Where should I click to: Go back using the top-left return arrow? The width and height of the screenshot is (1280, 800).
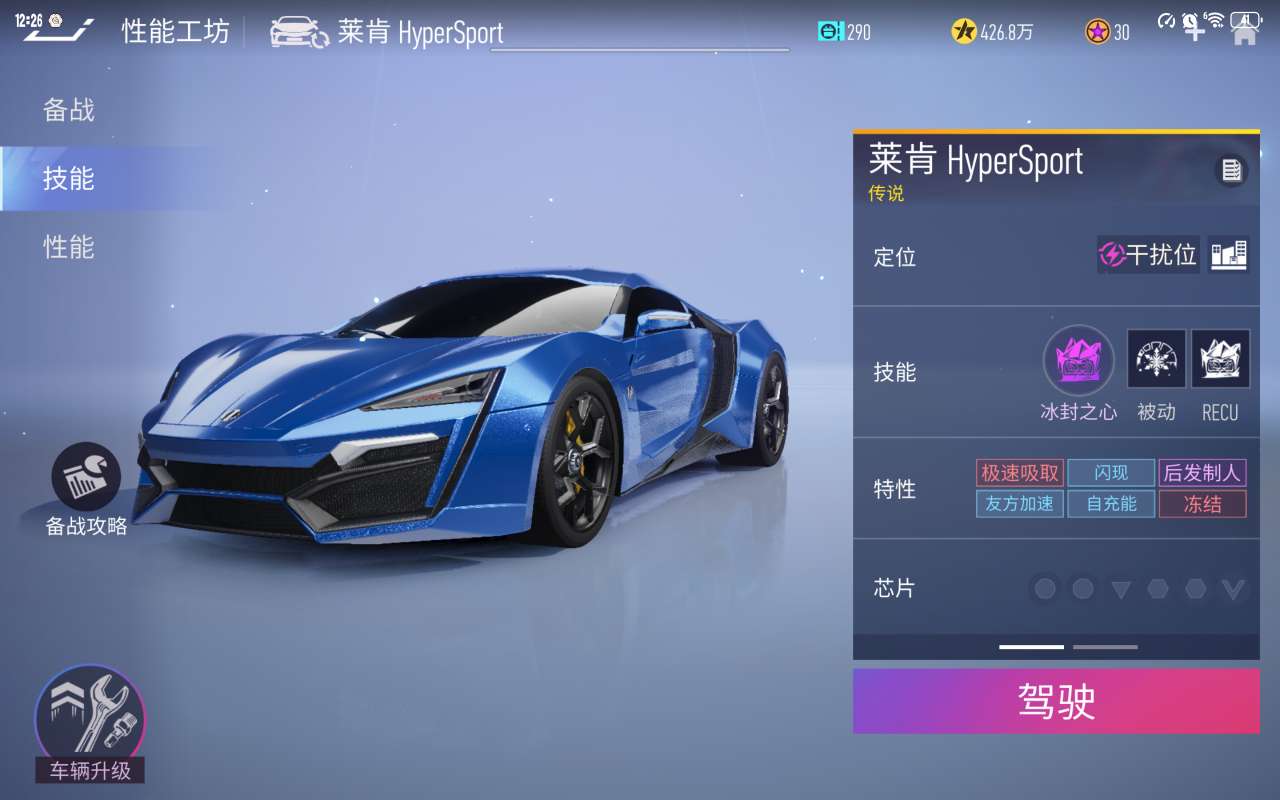[58, 31]
